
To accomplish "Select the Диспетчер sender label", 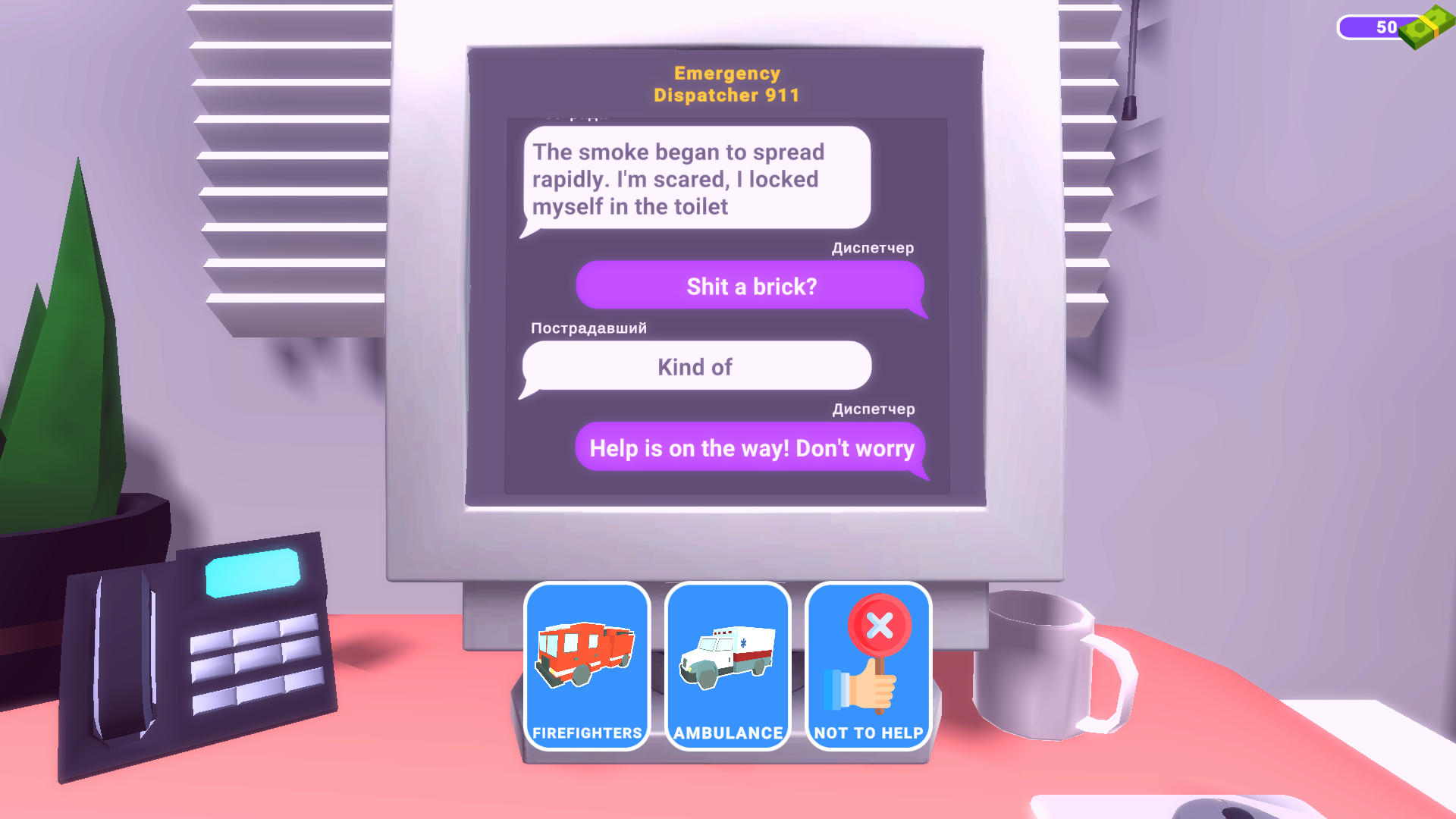I will (x=872, y=248).
